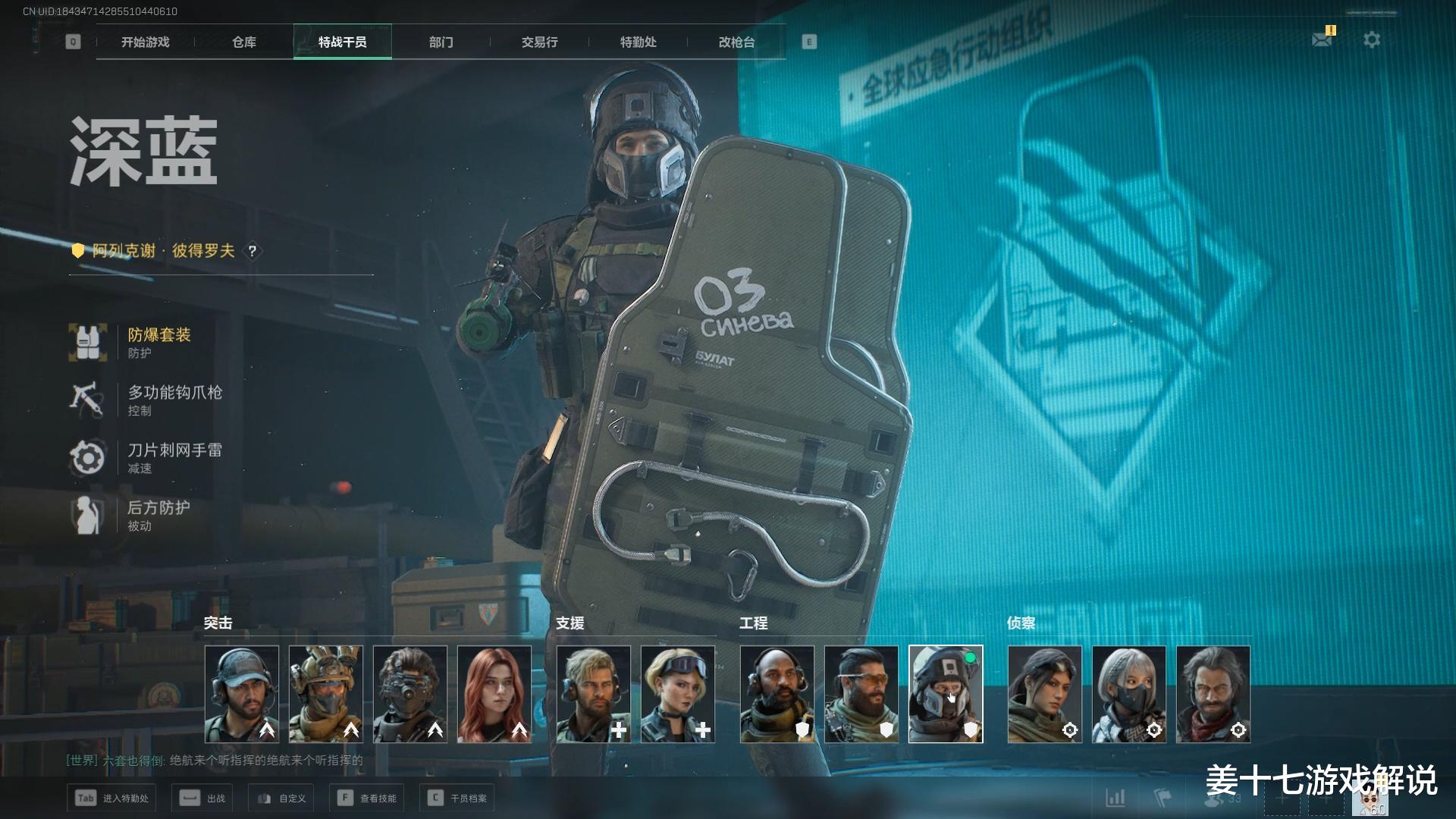Image resolution: width=1456 pixels, height=819 pixels.
Task: Open the mail envelope icon
Action: click(1322, 39)
